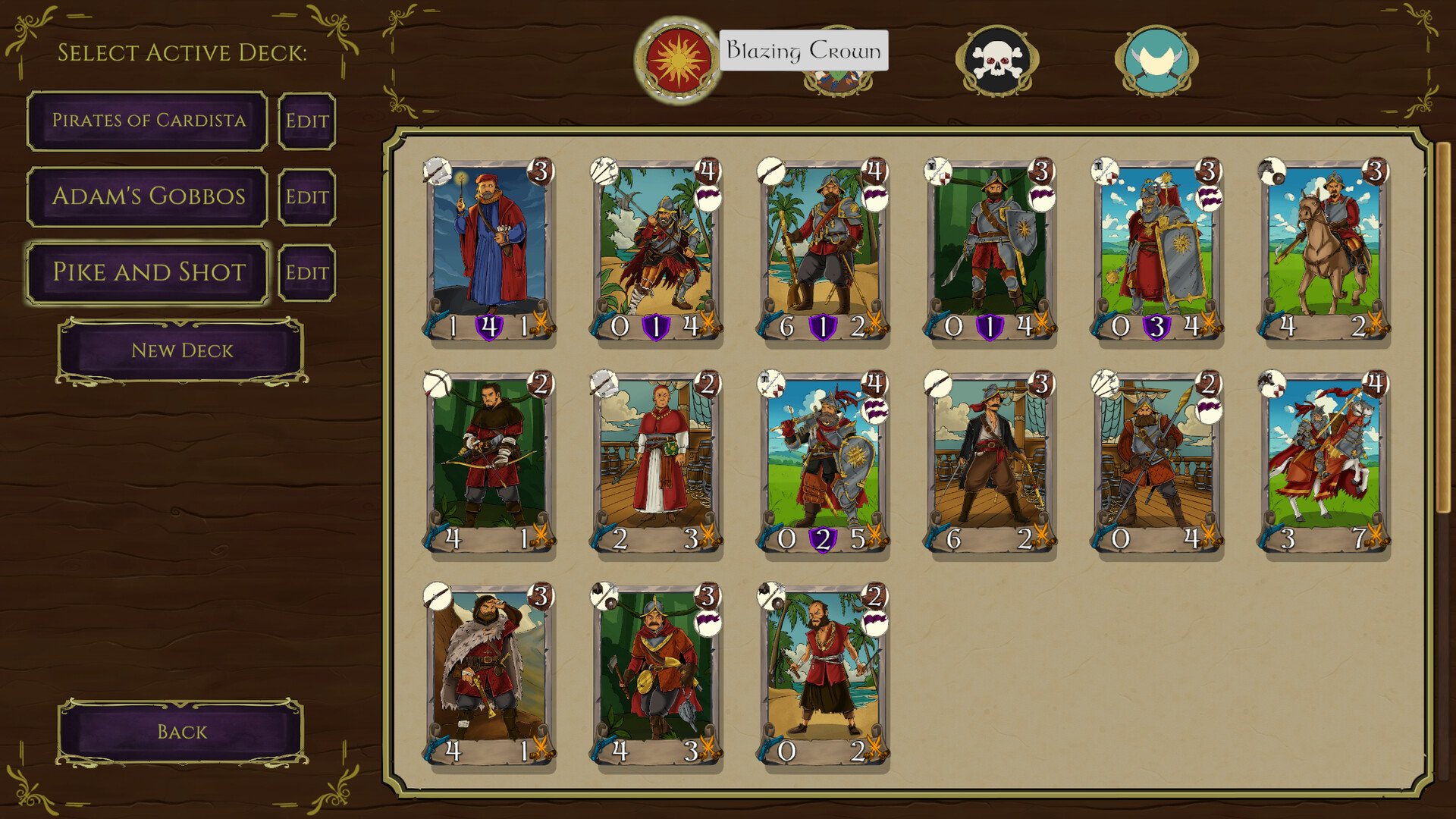Select the Pirates of Cardista deck
Screen dimensions: 1456x819
tap(148, 121)
